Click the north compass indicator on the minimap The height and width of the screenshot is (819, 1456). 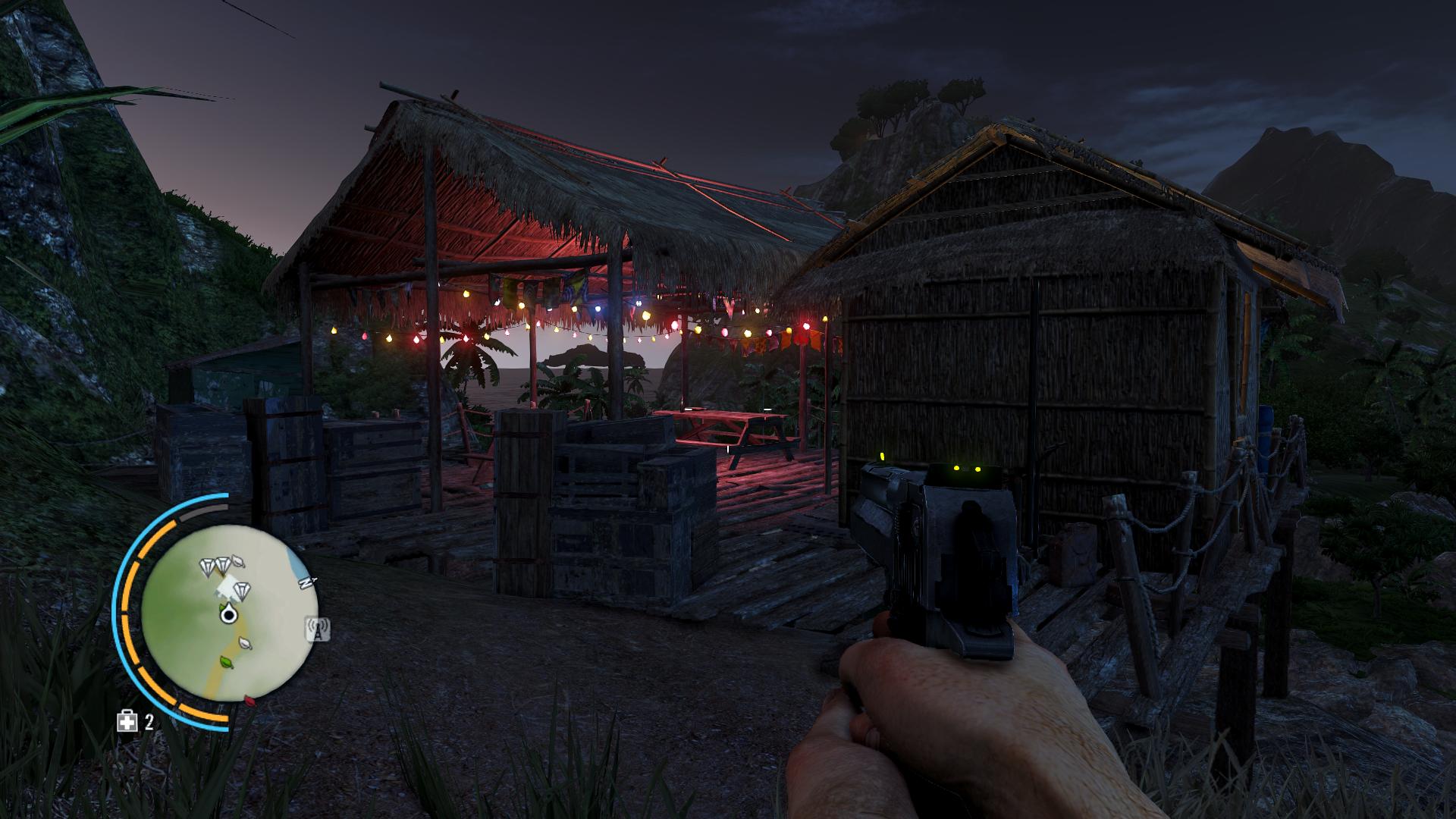306,582
